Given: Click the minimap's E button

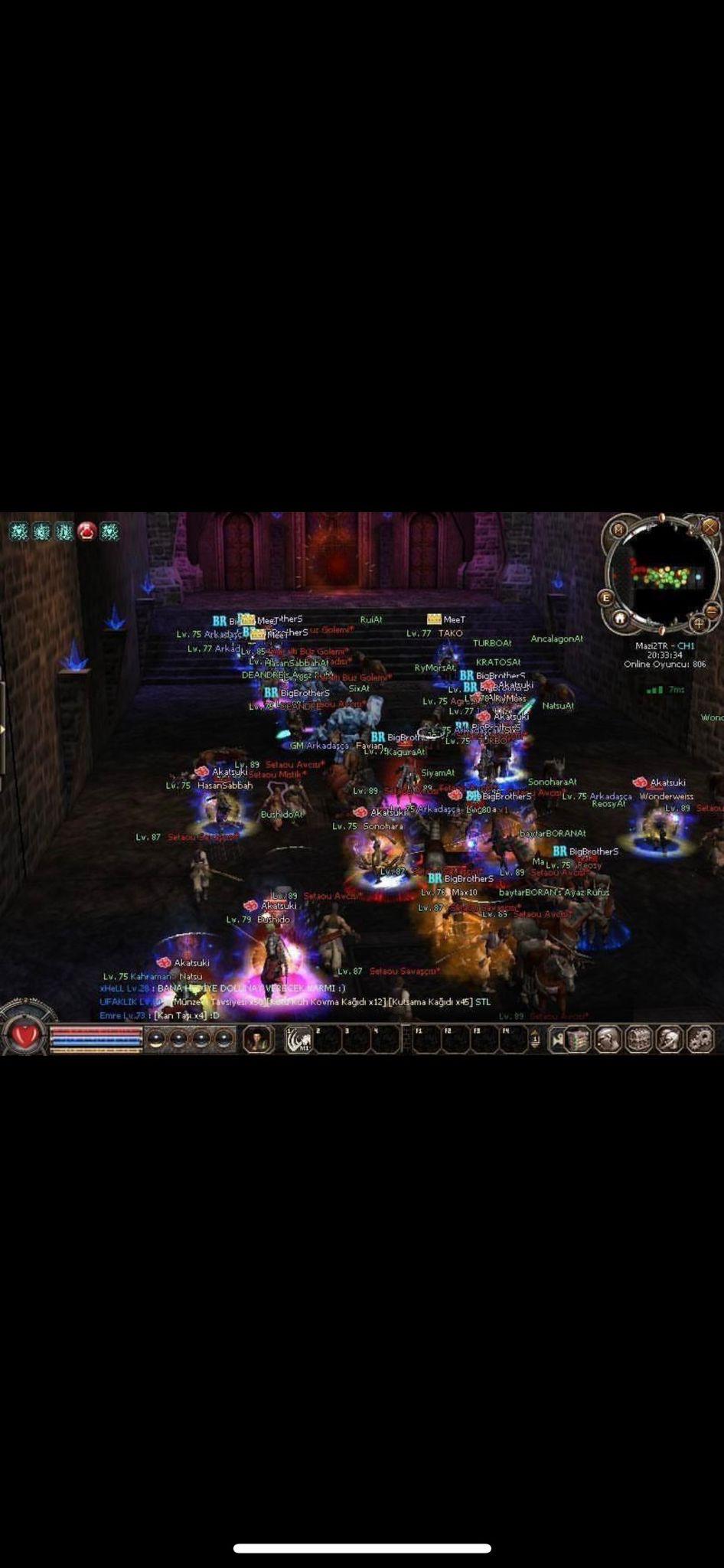Looking at the screenshot, I should (606, 597).
